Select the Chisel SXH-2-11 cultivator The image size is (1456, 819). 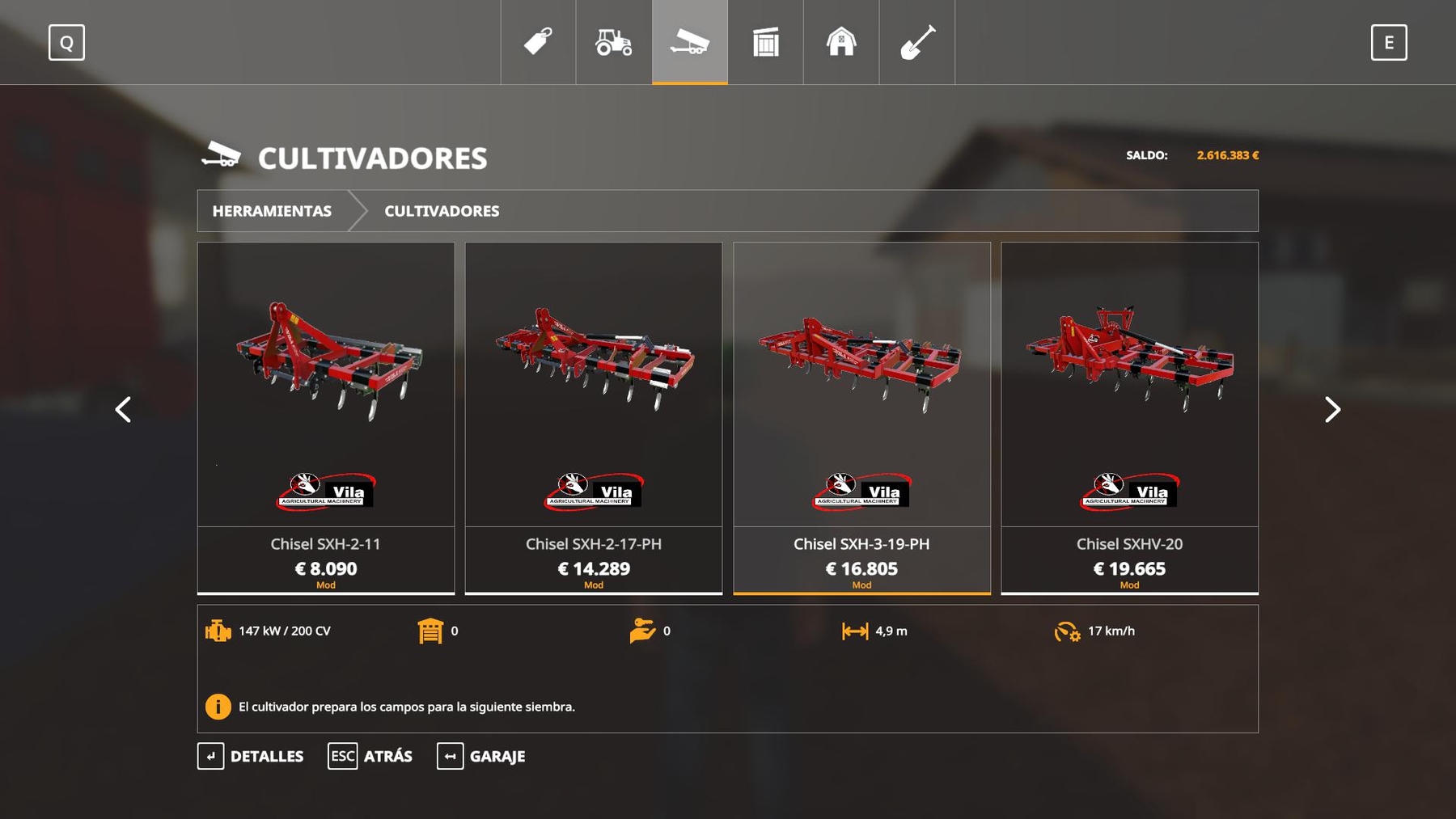[x=326, y=417]
